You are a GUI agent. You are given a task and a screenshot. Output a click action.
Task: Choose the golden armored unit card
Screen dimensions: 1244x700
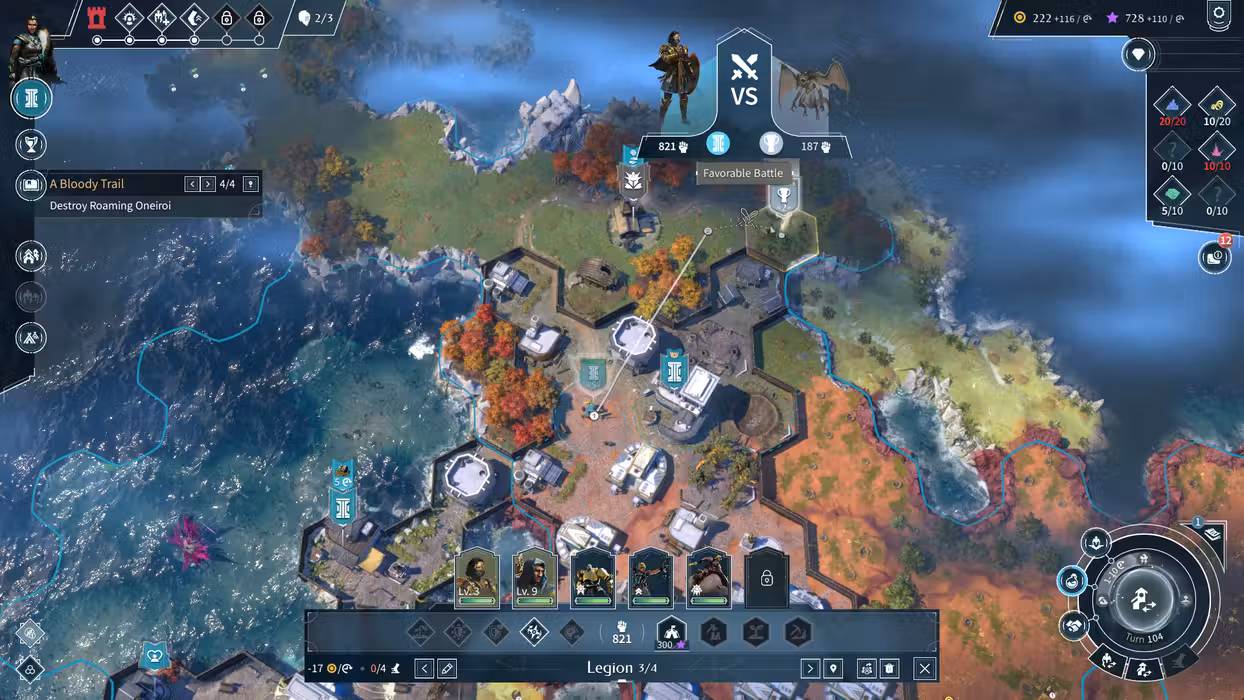tap(593, 578)
